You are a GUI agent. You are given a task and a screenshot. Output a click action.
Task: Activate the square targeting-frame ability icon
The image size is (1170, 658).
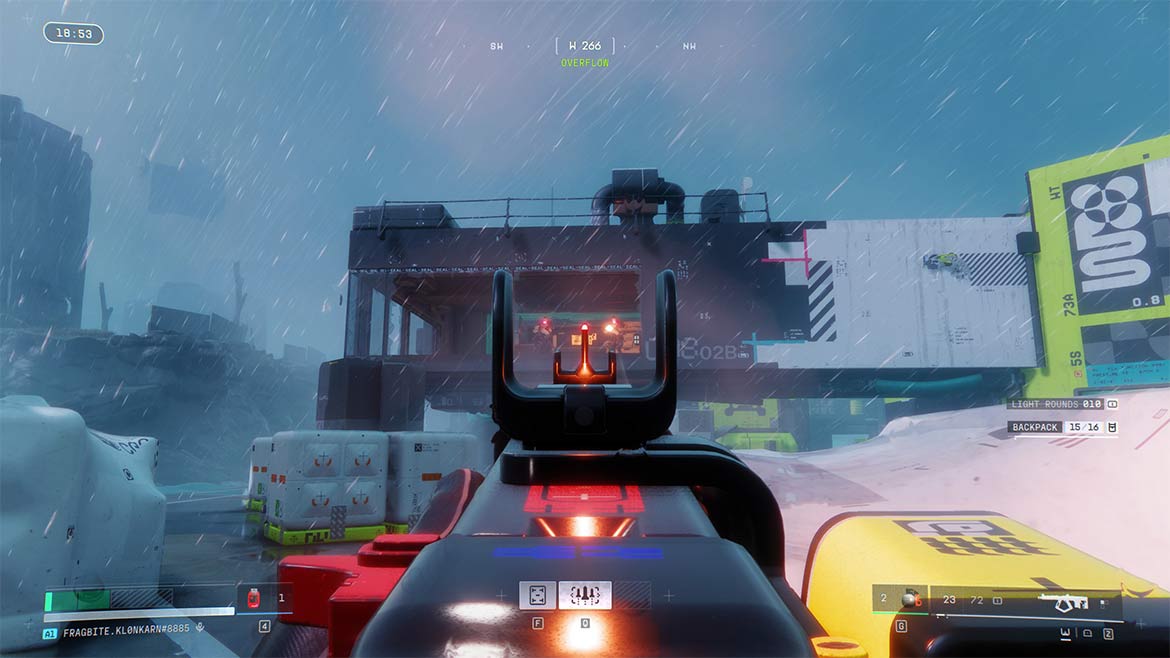click(x=537, y=595)
